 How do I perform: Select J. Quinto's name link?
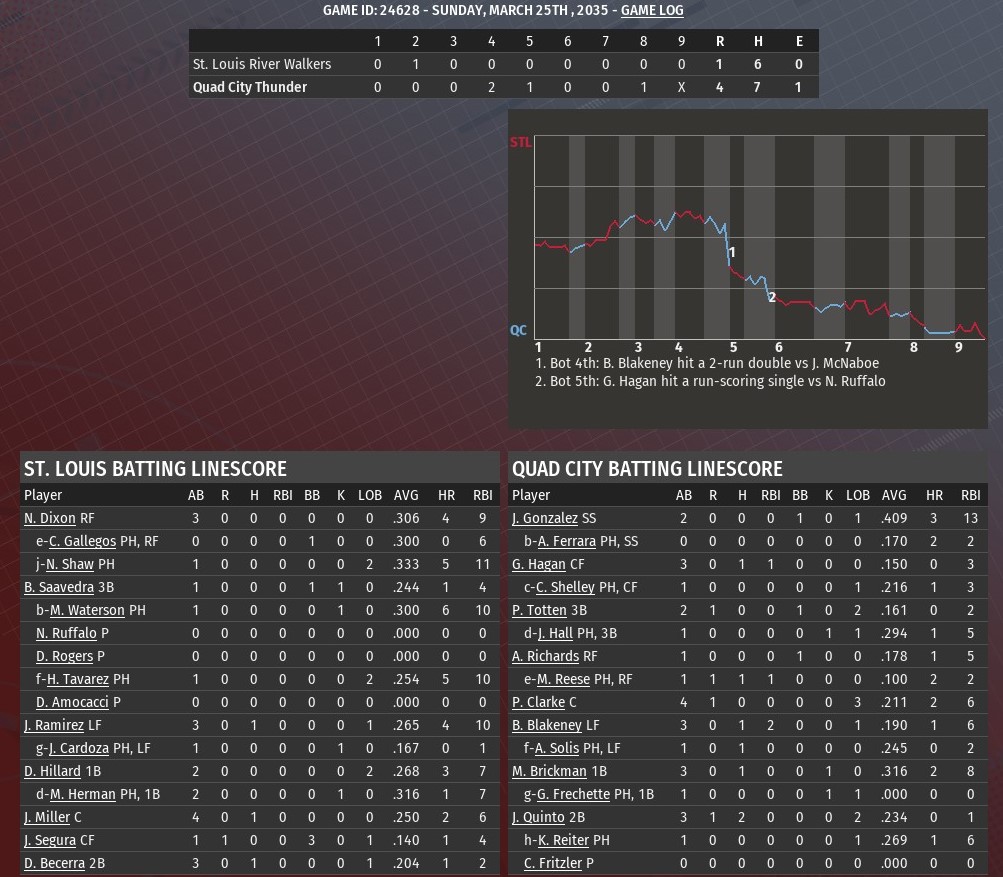tap(538, 817)
